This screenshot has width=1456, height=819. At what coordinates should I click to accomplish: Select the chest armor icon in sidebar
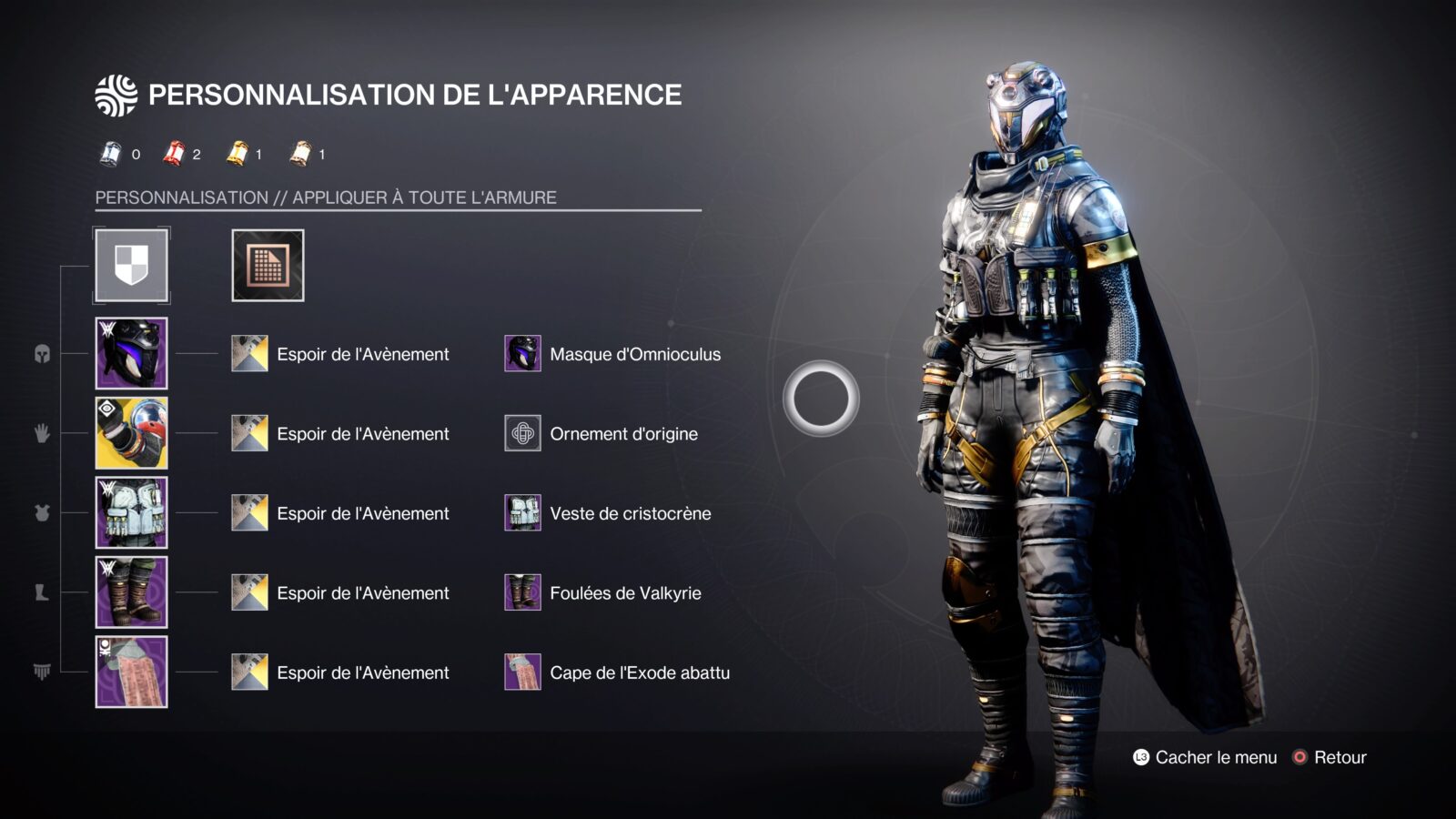pyautogui.click(x=44, y=511)
